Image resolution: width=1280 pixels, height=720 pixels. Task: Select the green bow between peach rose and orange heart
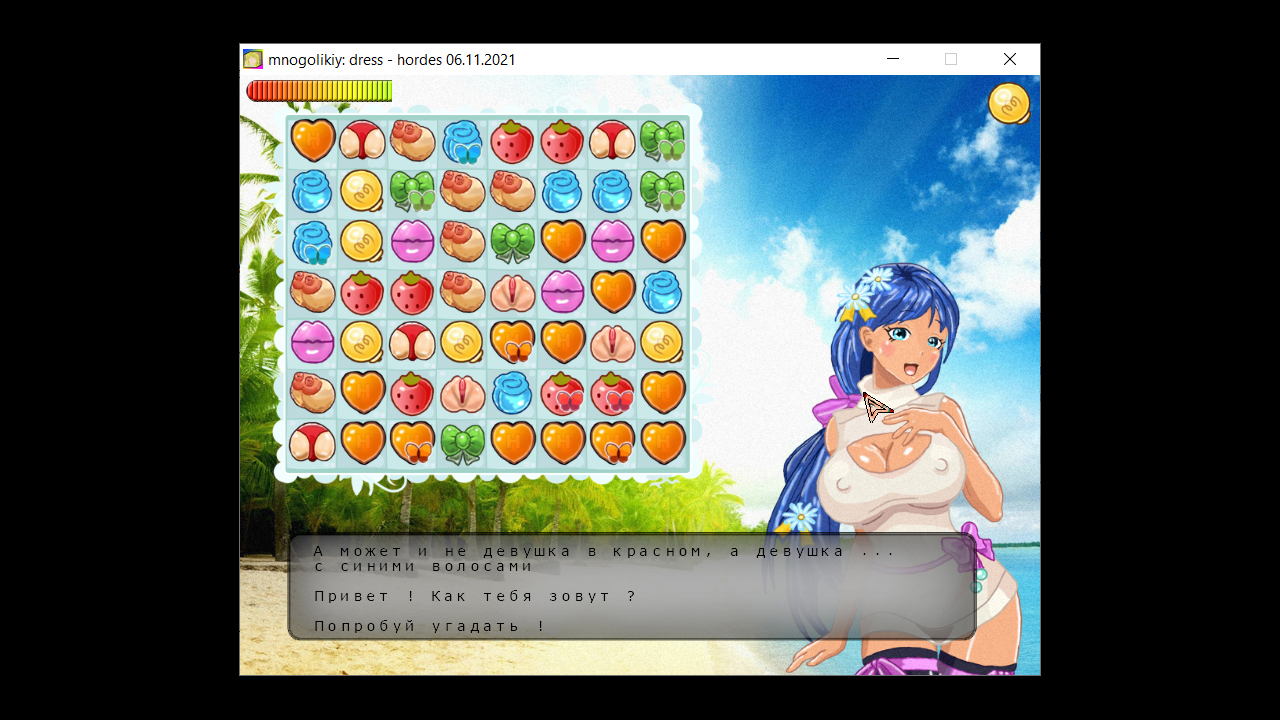click(x=513, y=241)
